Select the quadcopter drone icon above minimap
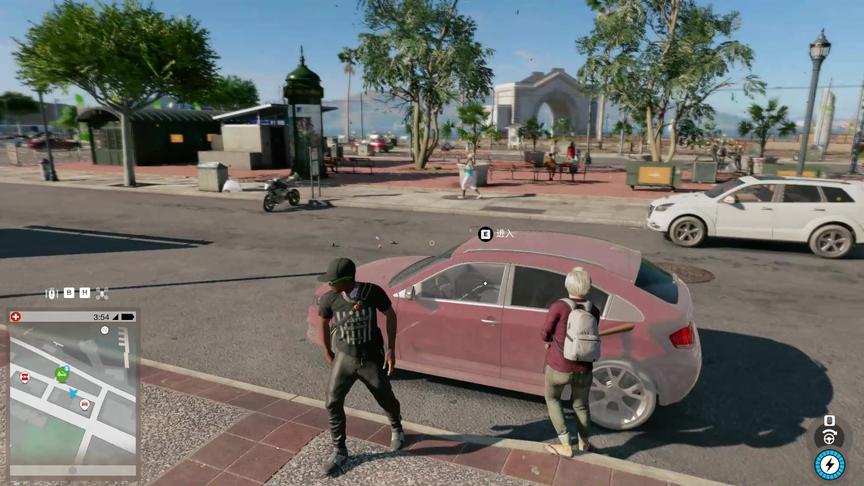 click(101, 293)
